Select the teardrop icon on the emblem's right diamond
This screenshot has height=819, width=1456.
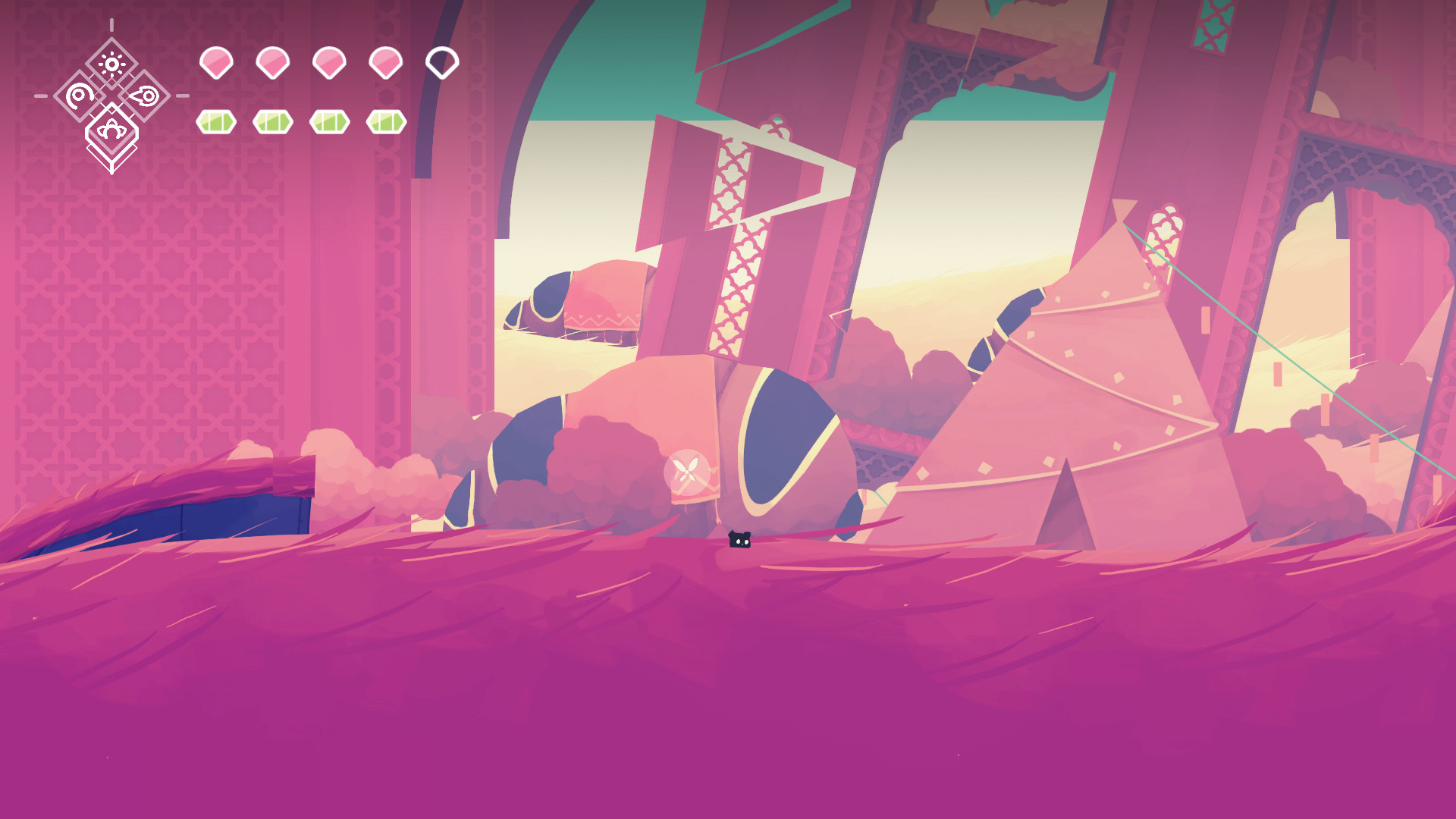(x=144, y=96)
